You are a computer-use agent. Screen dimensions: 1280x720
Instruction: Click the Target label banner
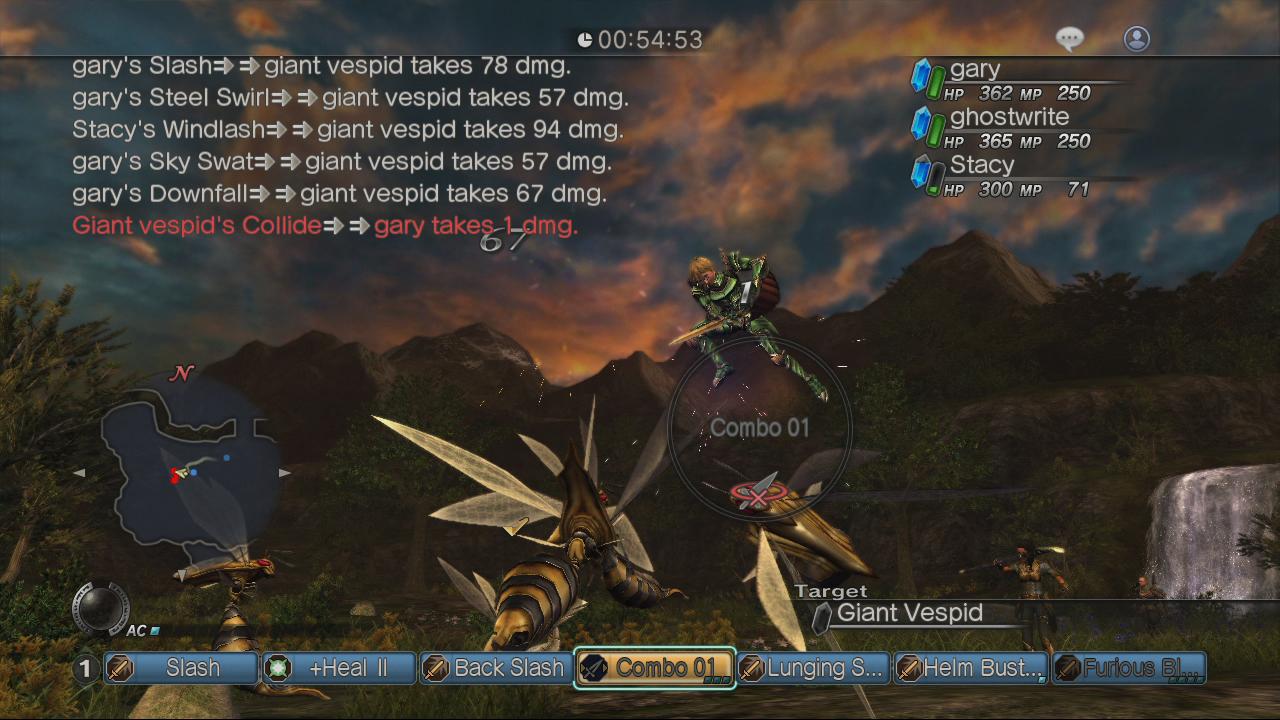(832, 591)
